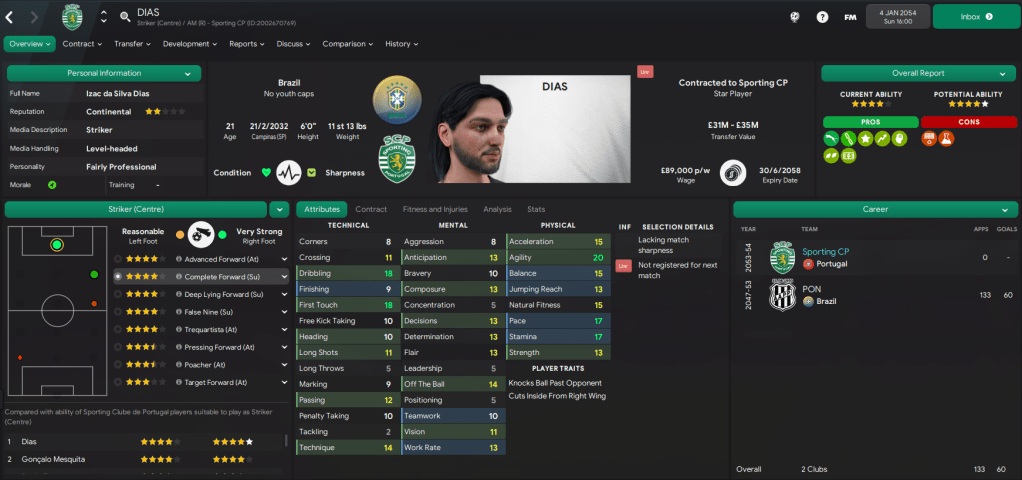Click the search magnifier icon

pyautogui.click(x=123, y=17)
